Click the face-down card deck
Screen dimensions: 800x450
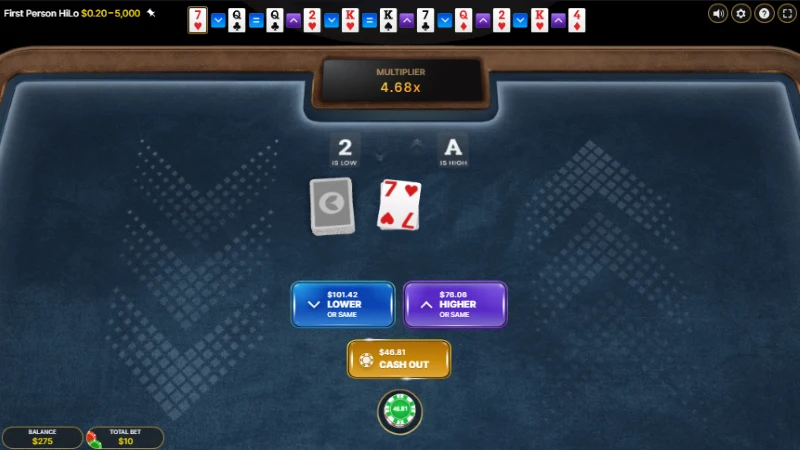[x=332, y=206]
